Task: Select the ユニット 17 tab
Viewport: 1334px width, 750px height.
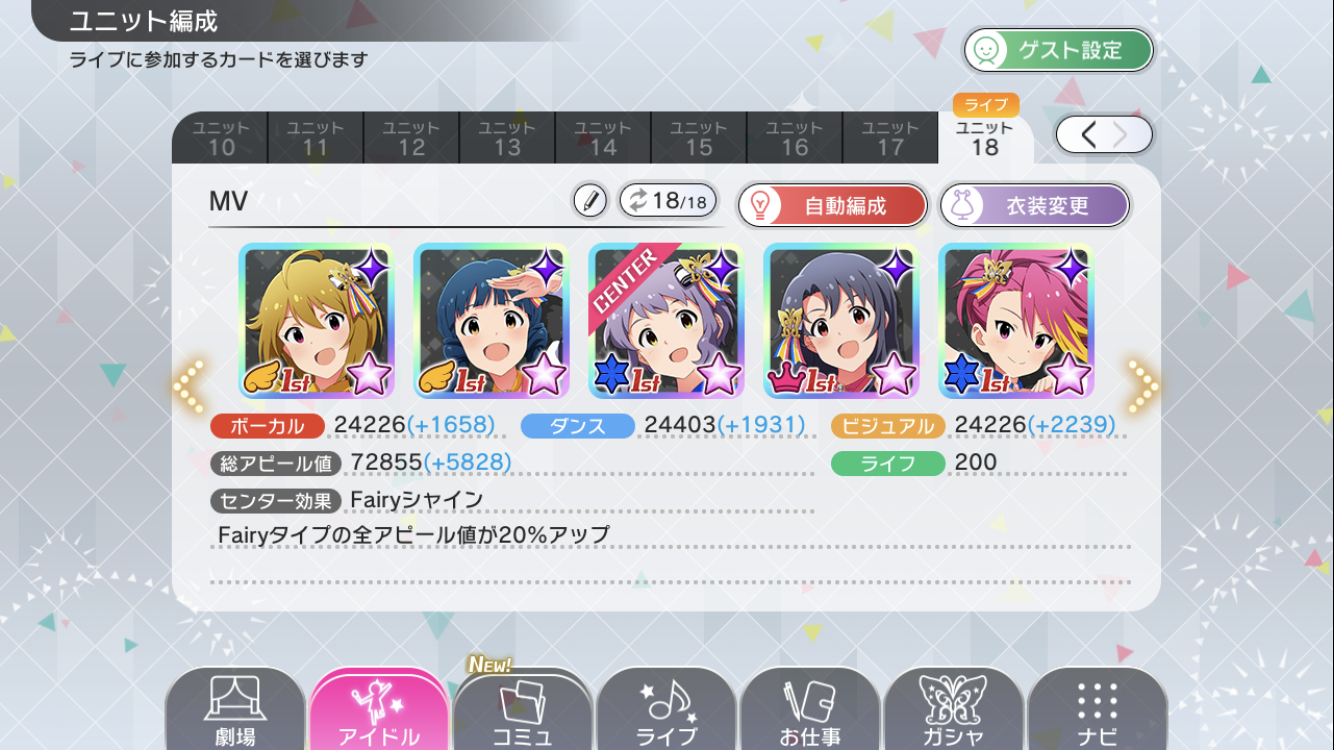Action: [x=890, y=138]
